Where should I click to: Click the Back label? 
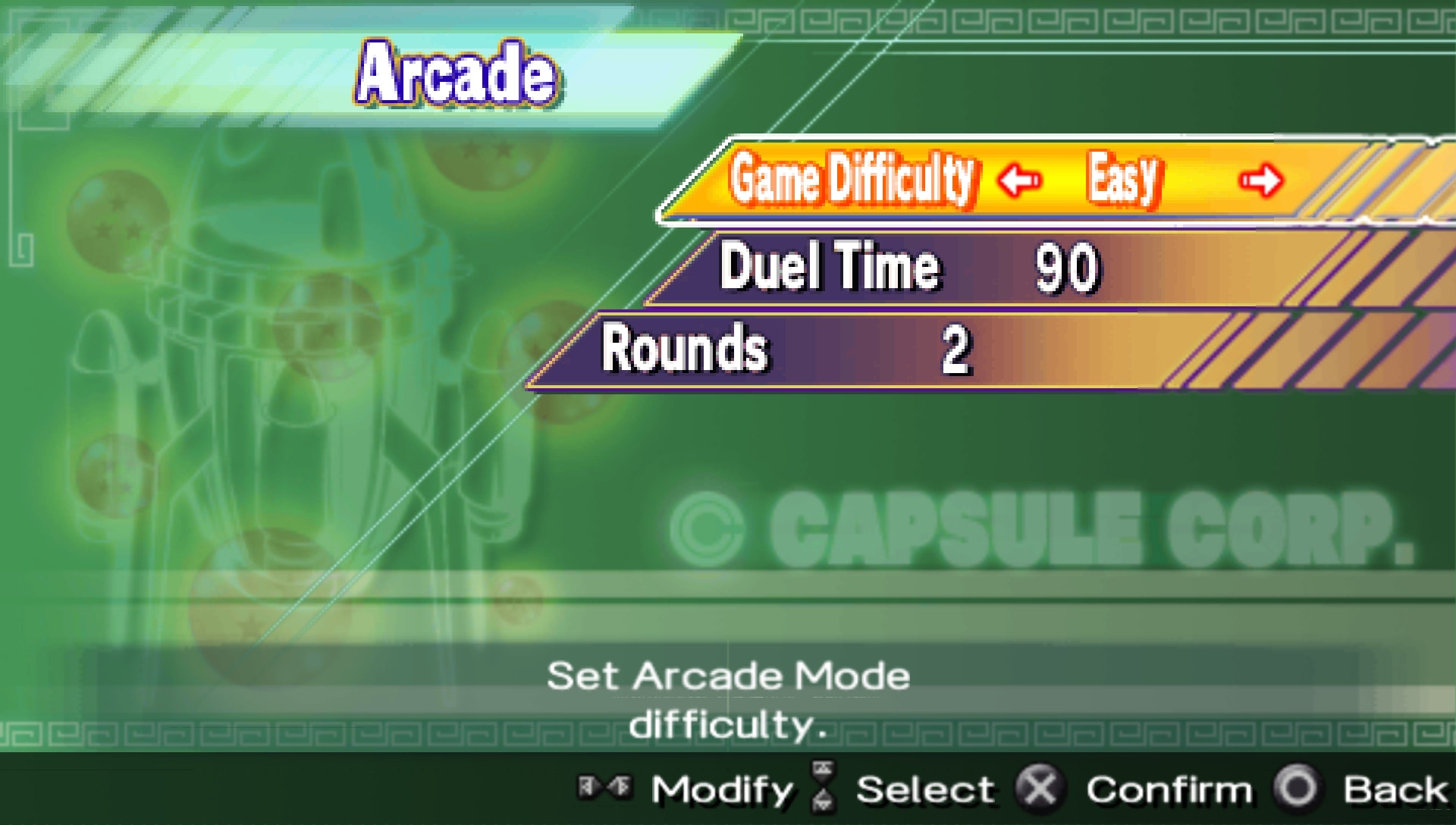pyautogui.click(x=1398, y=789)
